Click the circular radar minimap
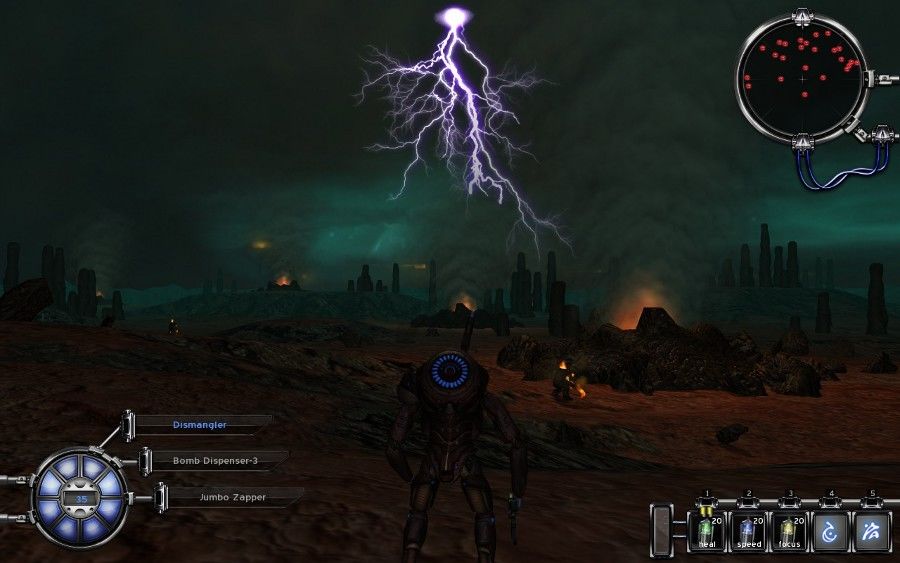 (x=800, y=76)
